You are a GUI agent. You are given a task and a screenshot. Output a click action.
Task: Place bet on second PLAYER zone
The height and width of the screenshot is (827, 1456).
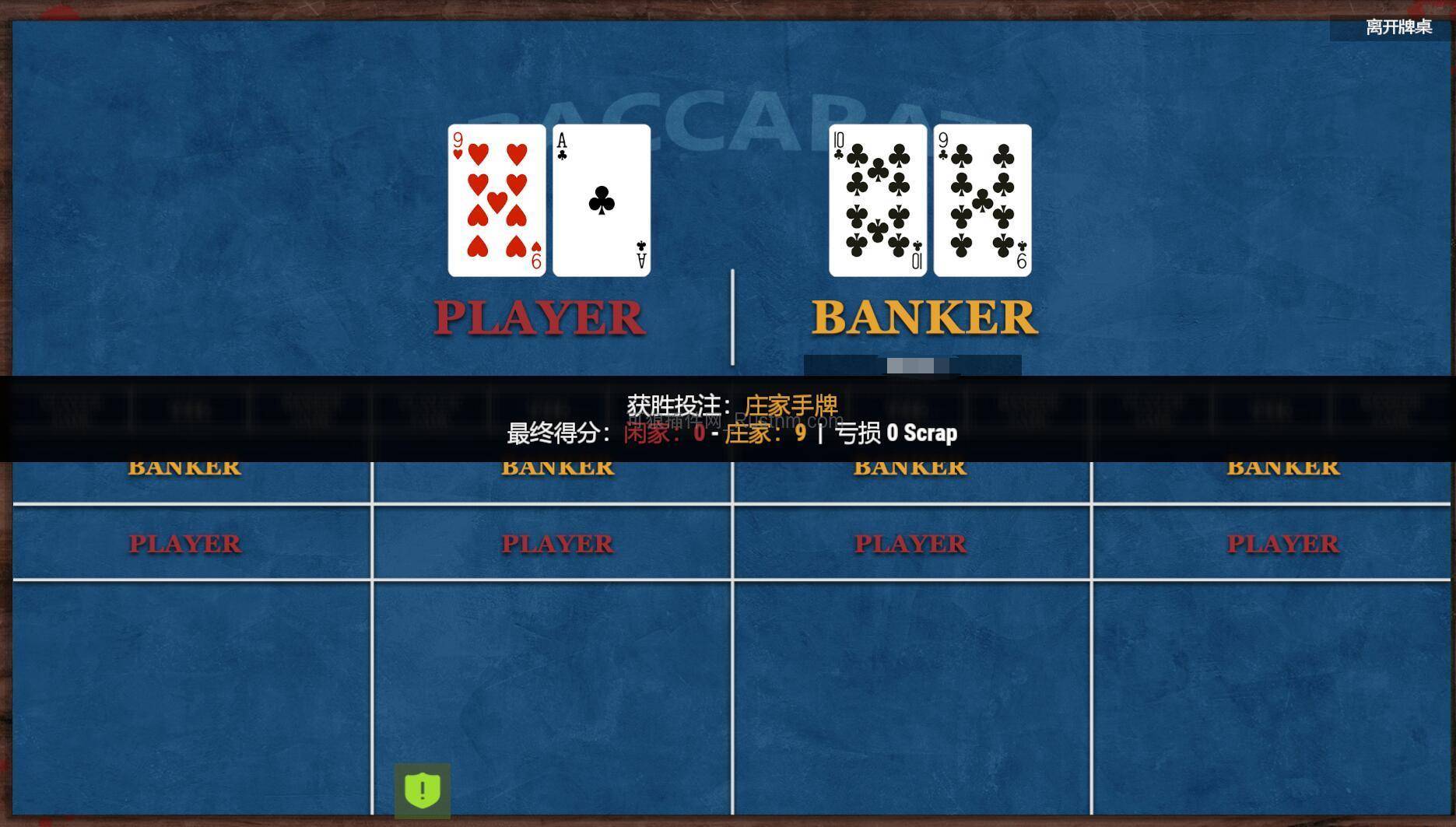tap(557, 543)
